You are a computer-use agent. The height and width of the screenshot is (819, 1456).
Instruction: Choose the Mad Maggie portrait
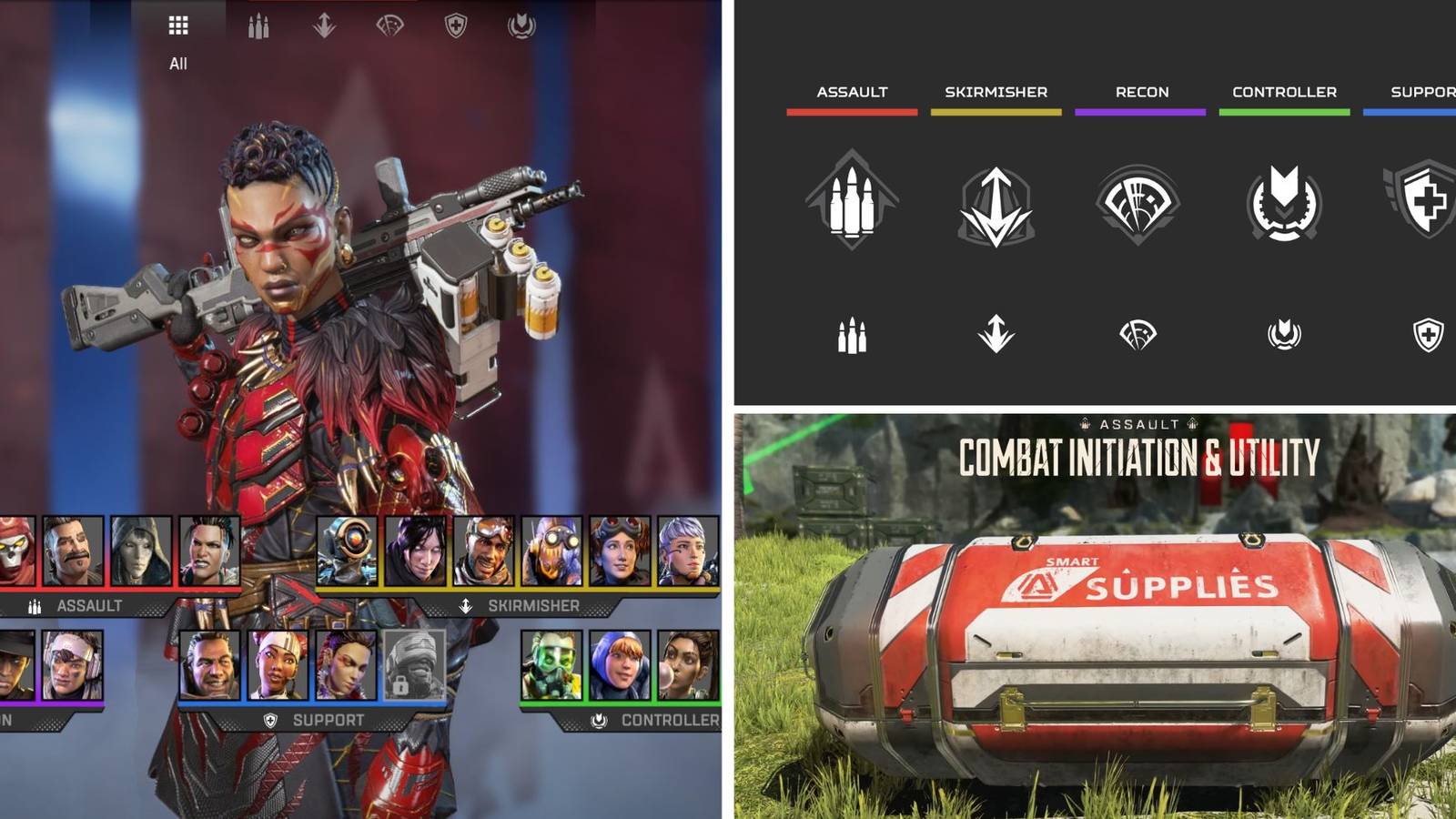[x=209, y=551]
